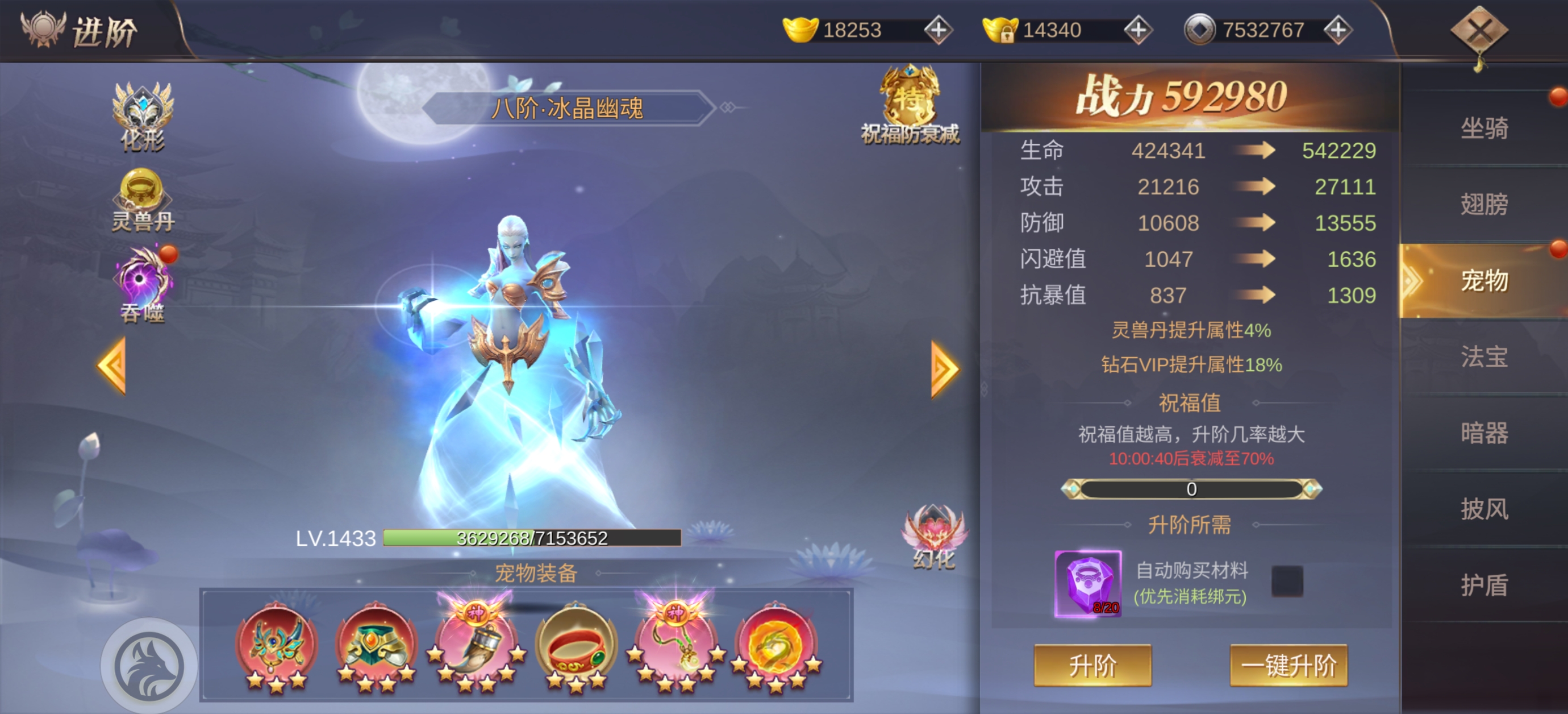
Task: Activate the 一键升阶 one-click upgrade
Action: 1288,665
